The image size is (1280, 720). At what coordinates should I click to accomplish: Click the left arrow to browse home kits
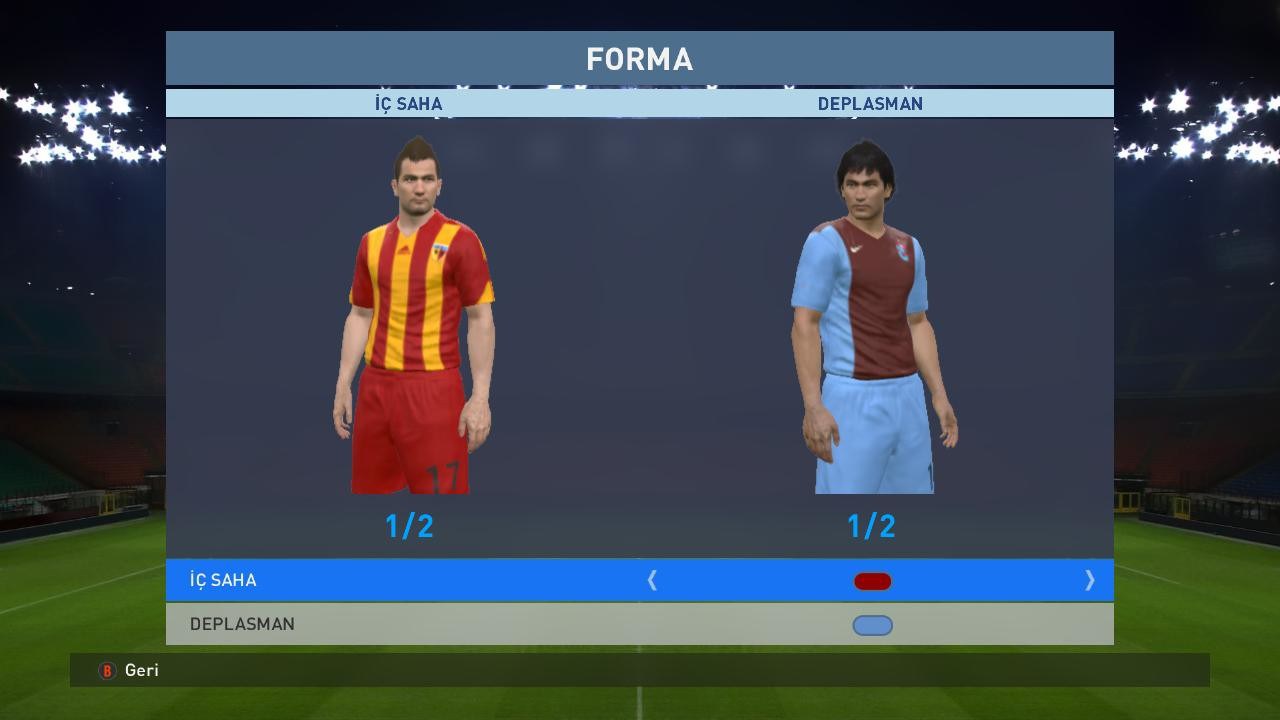click(x=653, y=580)
